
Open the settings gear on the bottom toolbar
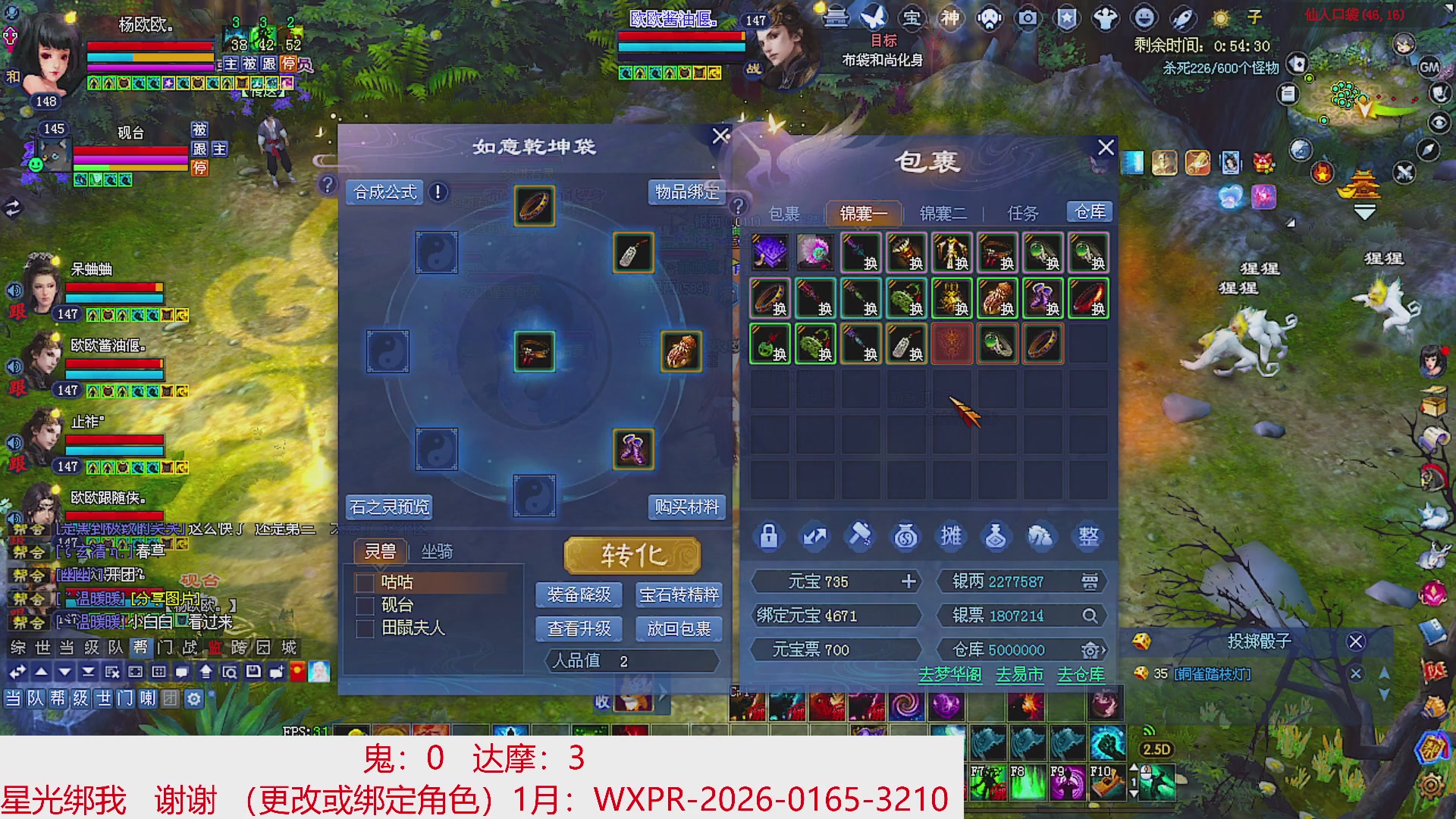click(196, 700)
